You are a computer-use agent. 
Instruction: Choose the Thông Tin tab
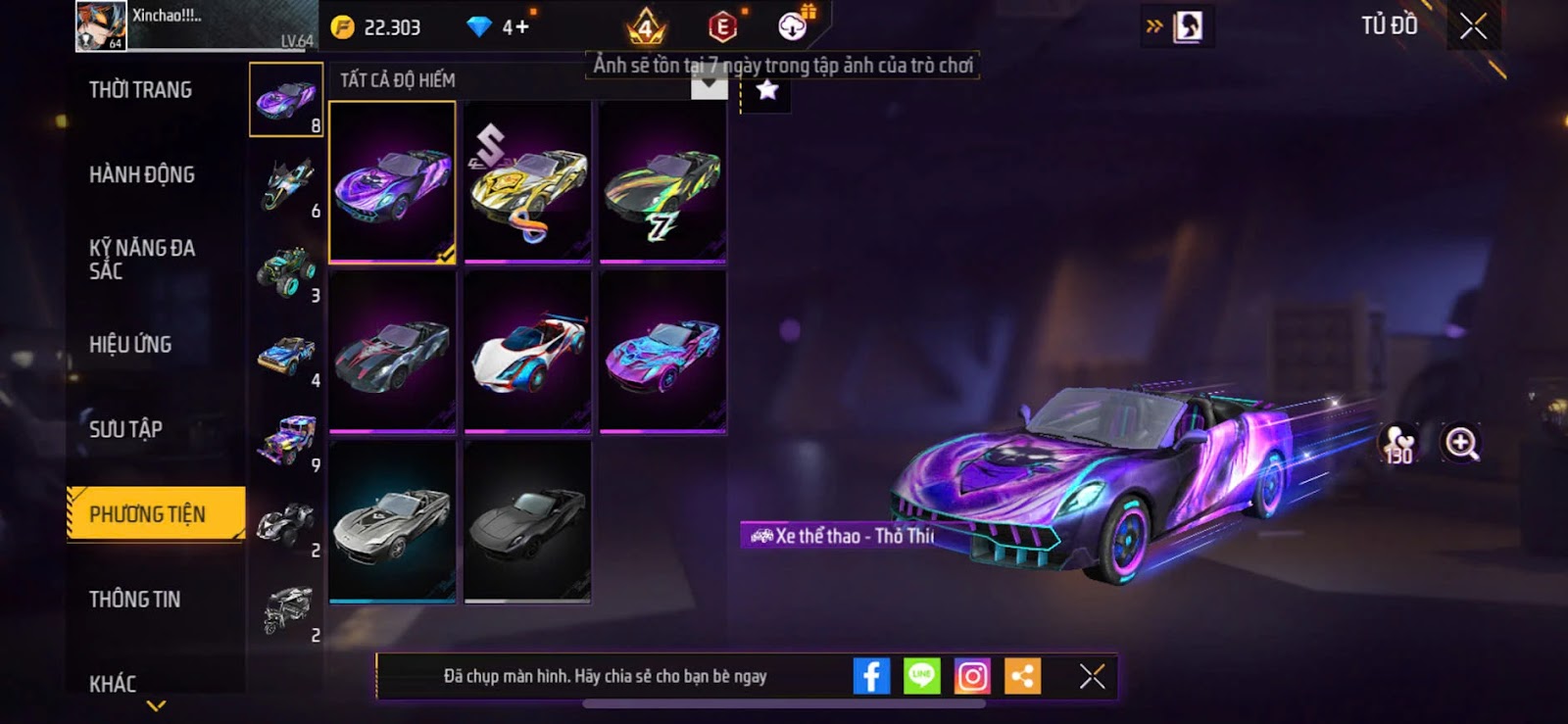pyautogui.click(x=134, y=599)
